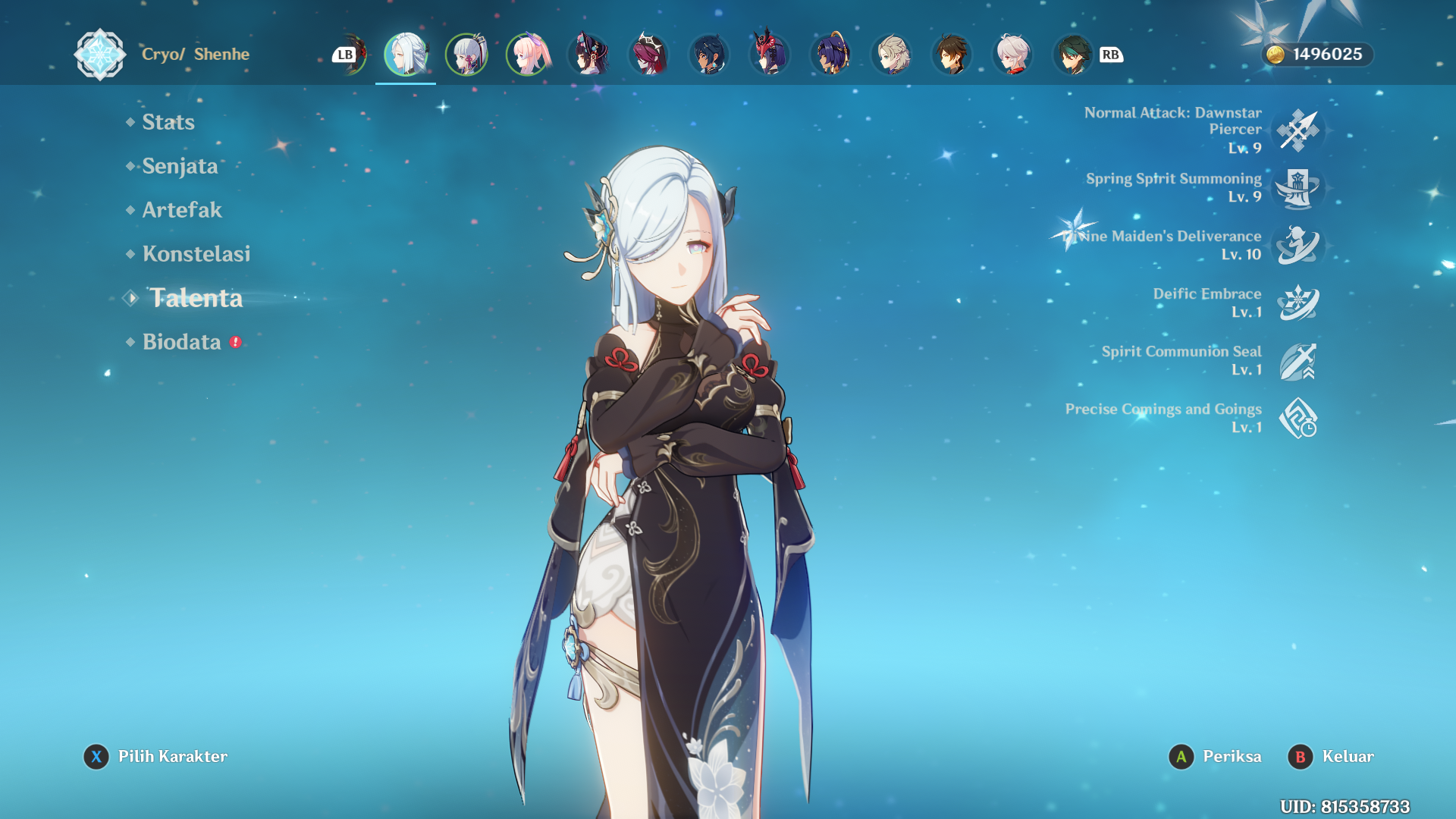The height and width of the screenshot is (819, 1456).
Task: Choose Kazuha's white-haired portrait
Action: [x=1012, y=55]
